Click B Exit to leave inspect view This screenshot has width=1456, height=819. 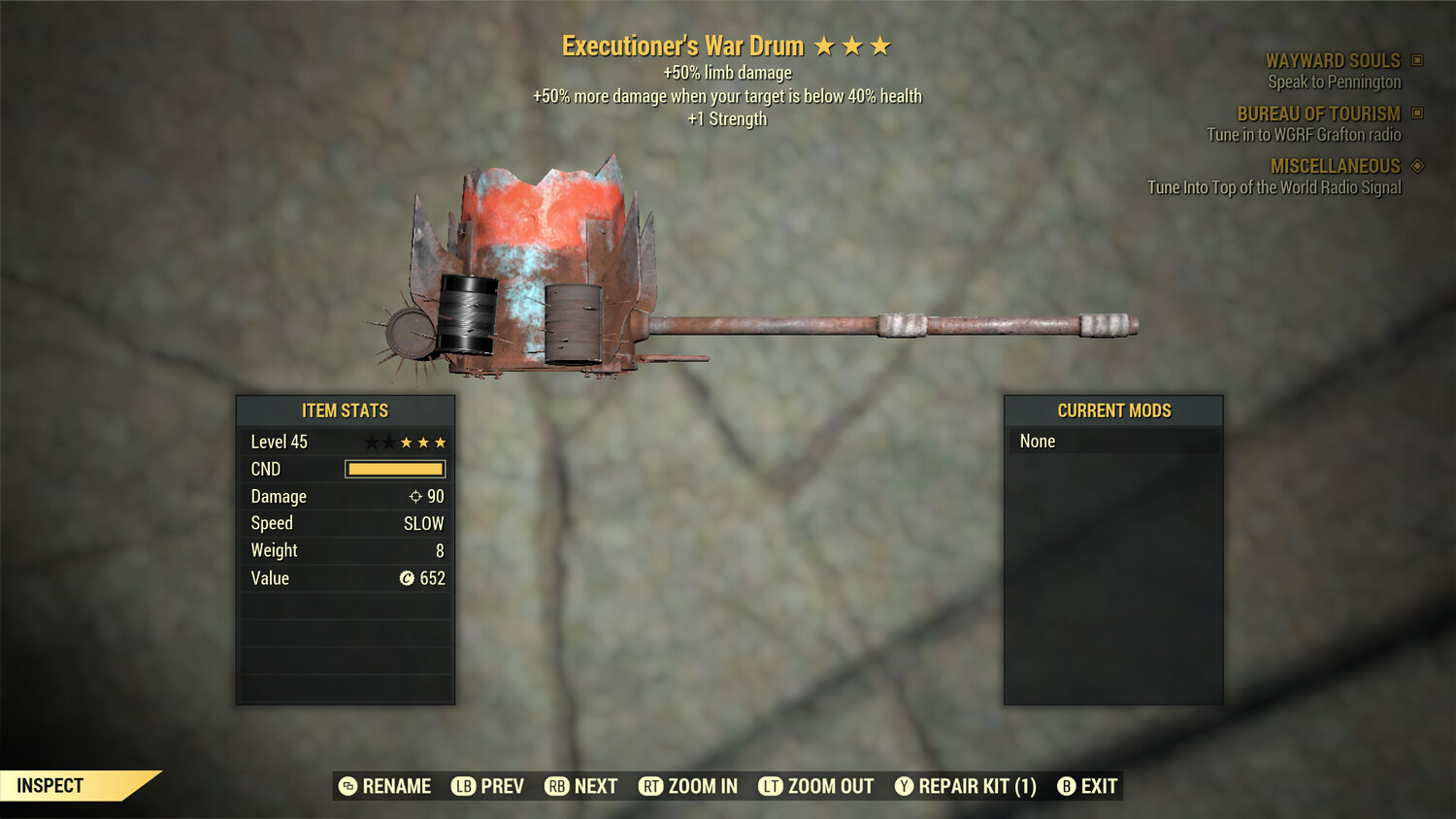tap(1066, 786)
